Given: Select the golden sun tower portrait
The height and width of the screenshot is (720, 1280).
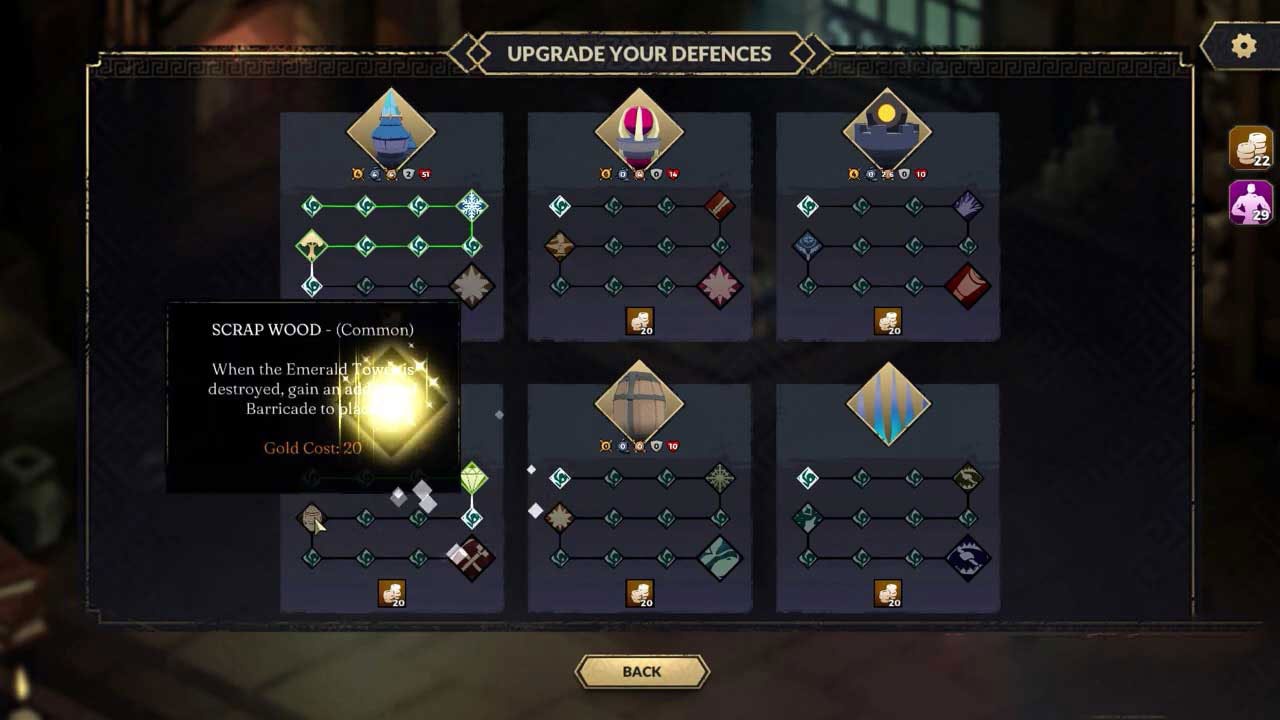Looking at the screenshot, I should (887, 131).
